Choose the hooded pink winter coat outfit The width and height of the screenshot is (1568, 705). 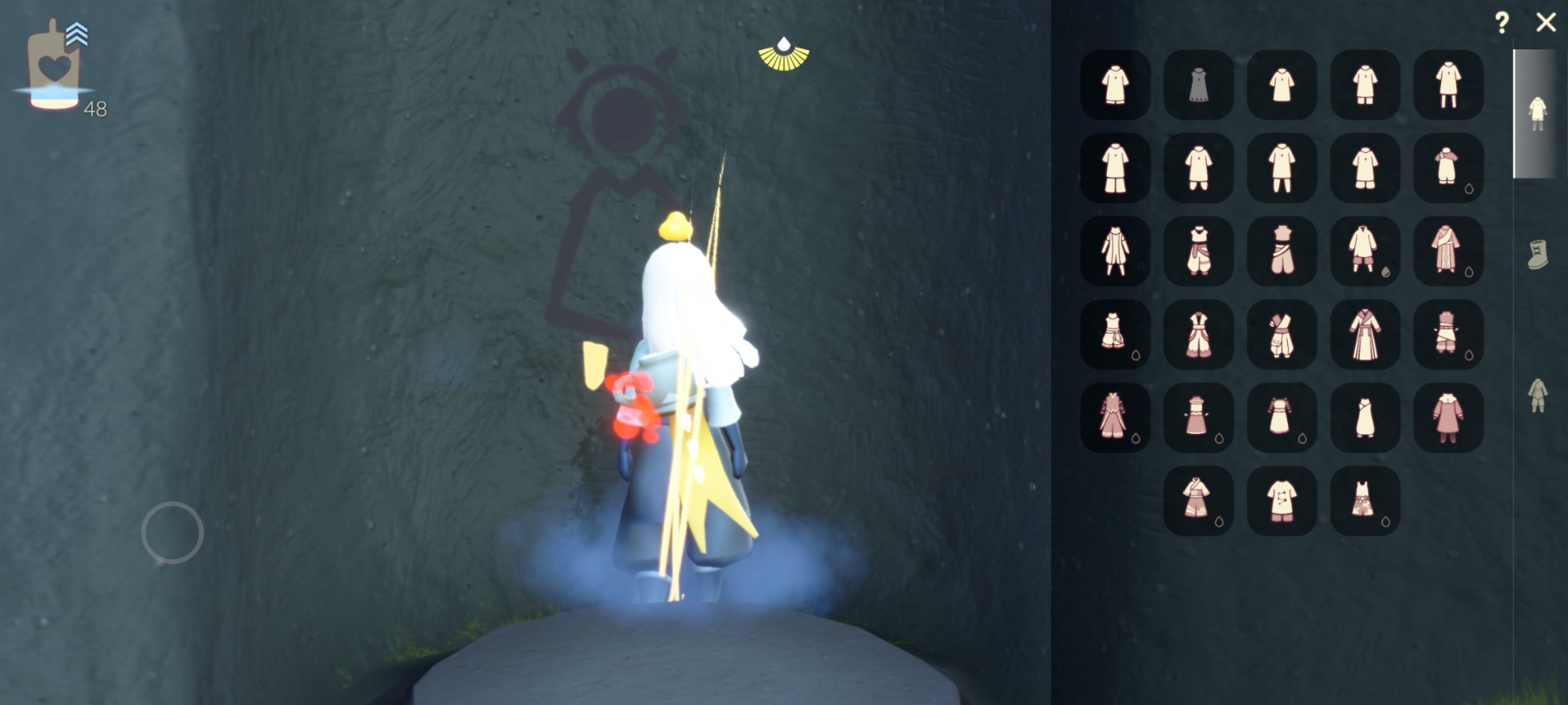(x=1450, y=417)
